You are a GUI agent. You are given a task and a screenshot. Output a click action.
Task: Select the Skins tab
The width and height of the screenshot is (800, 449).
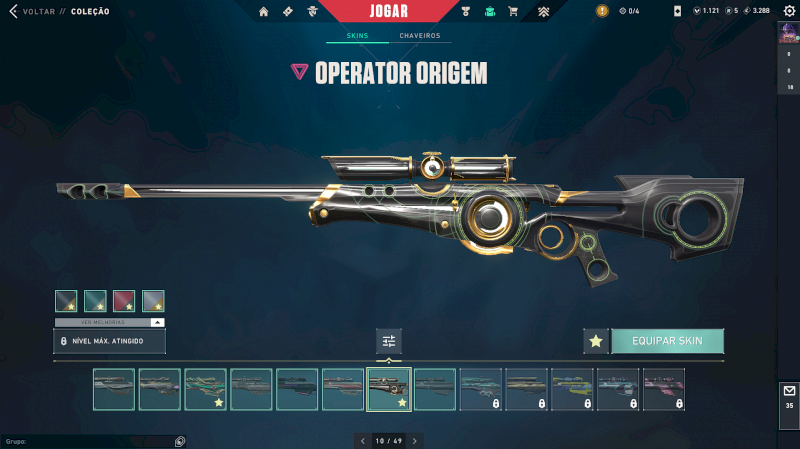pos(357,36)
